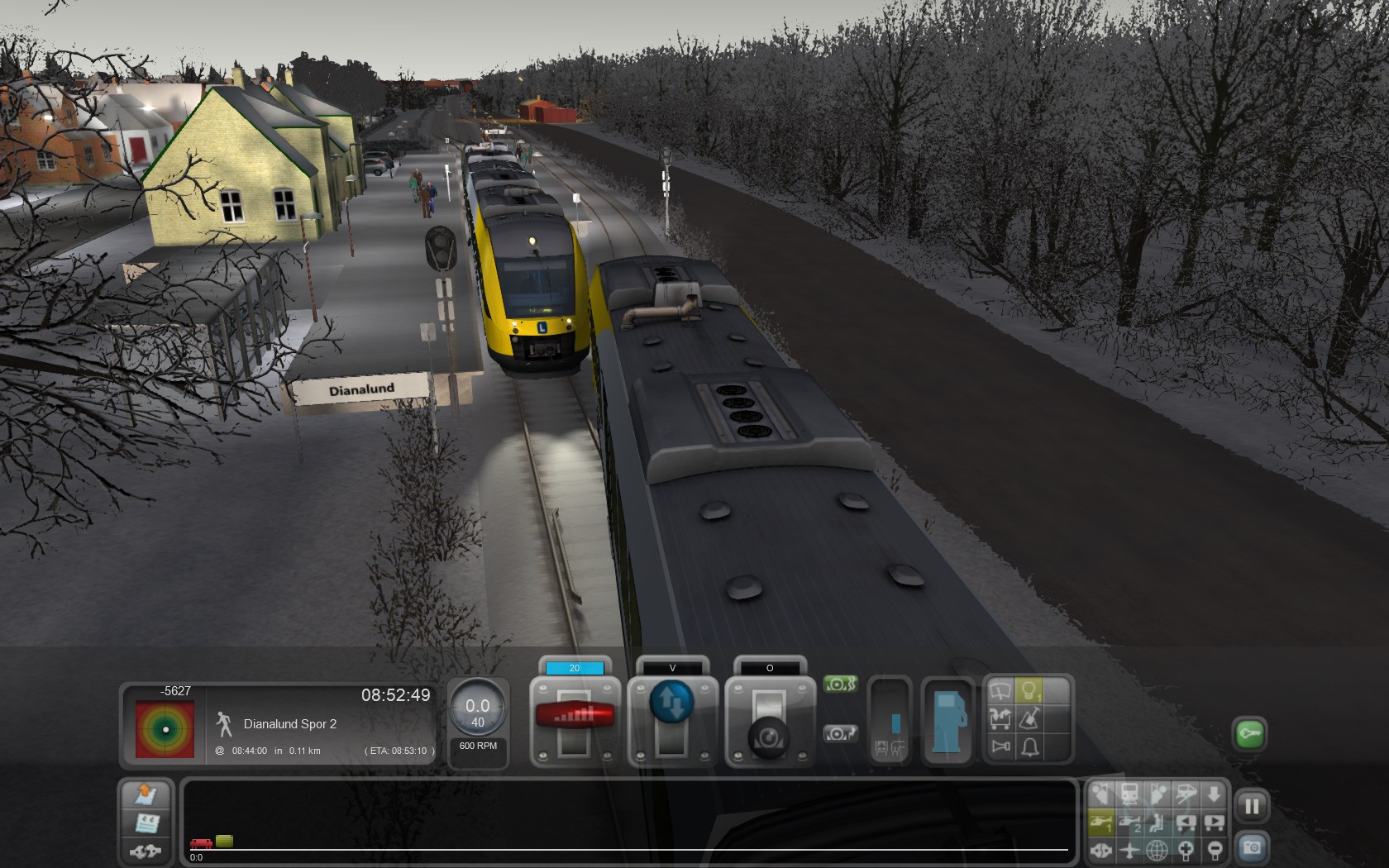Take a screenshot with the camera button
The width and height of the screenshot is (1389, 868).
(1252, 848)
